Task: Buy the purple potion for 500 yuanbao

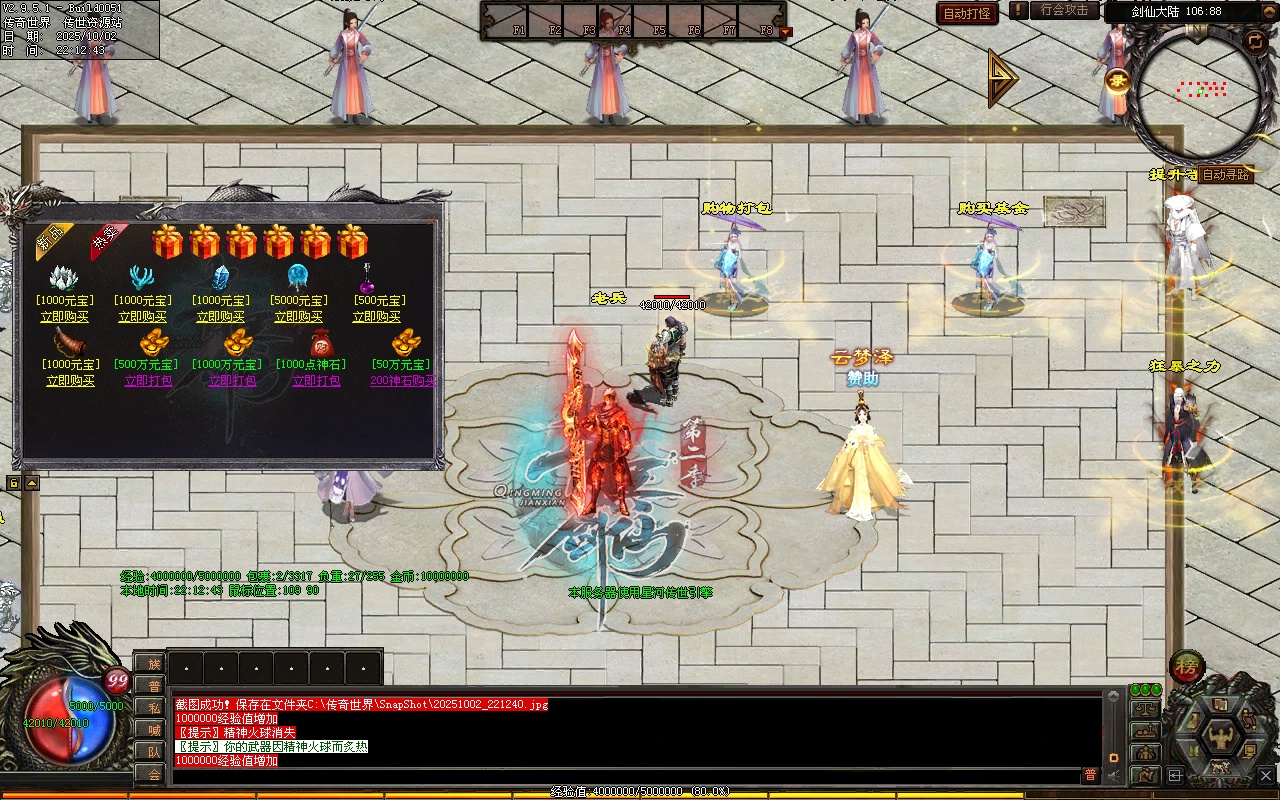Action: 376,317
